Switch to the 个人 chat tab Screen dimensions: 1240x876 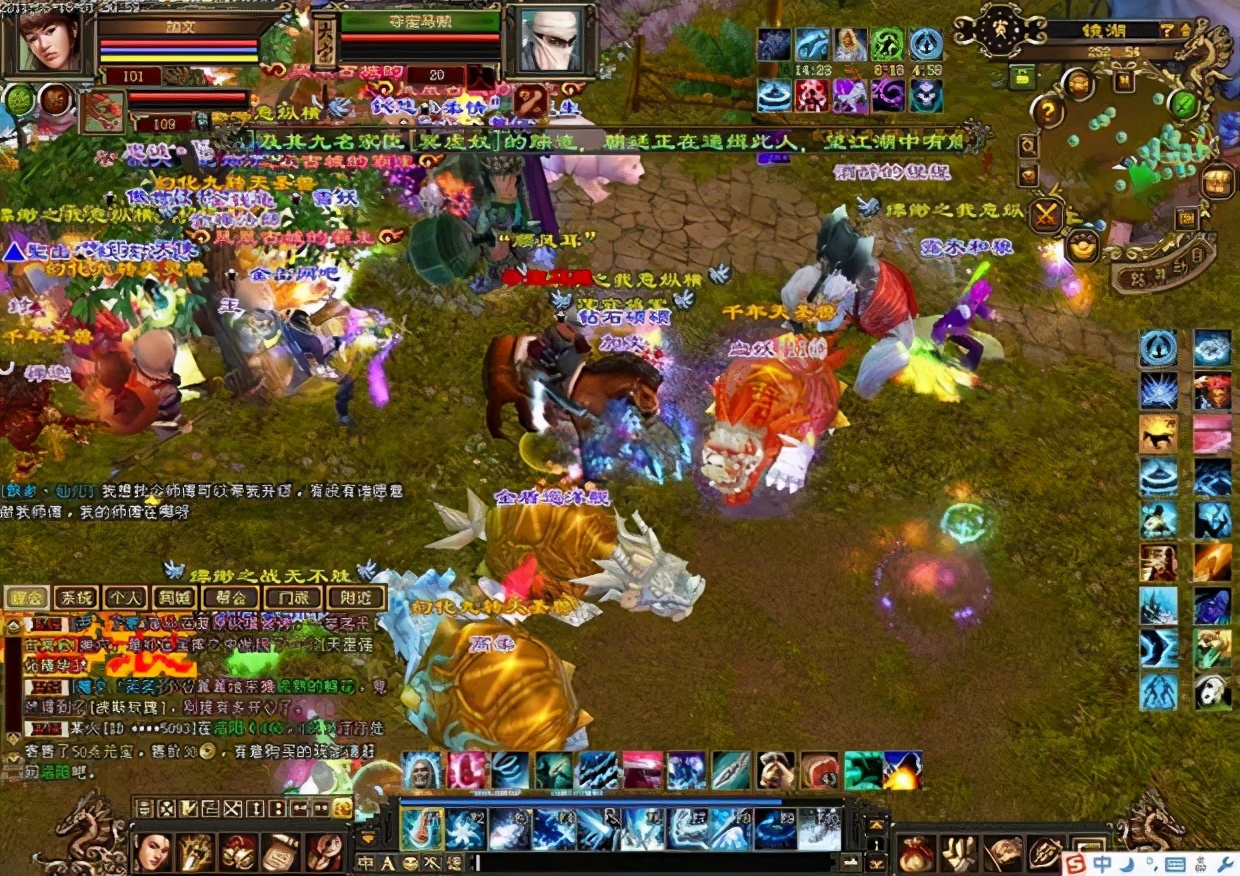(125, 598)
